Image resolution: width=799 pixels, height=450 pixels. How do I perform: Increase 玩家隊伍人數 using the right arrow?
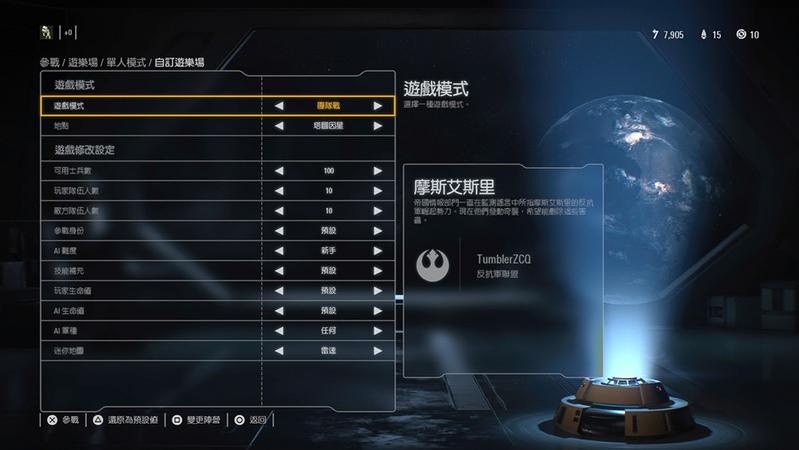pyautogui.click(x=378, y=191)
